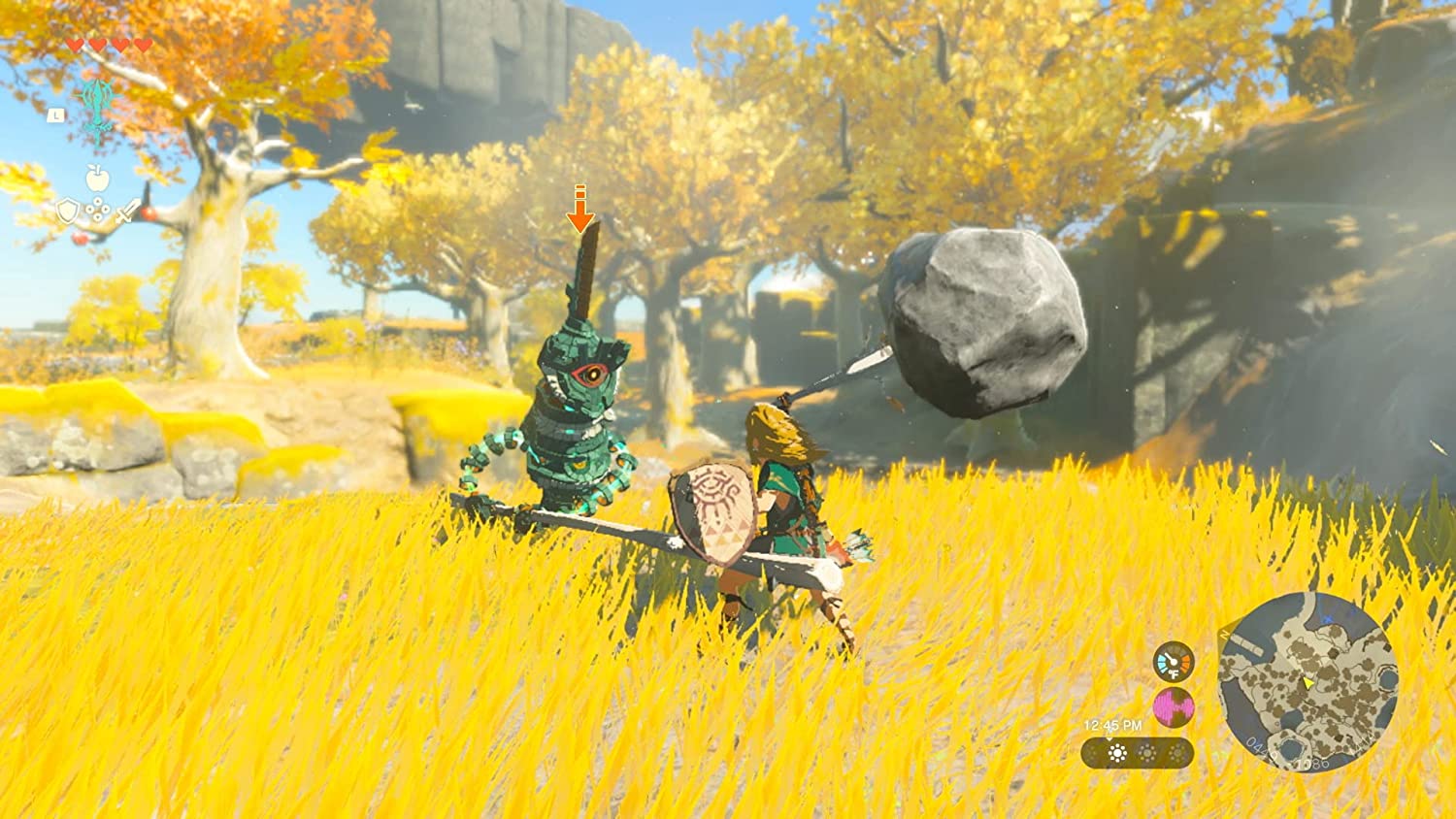Viewport: 1456px width, 819px height.
Task: Click the N compass marker on minimap
Action: click(1223, 634)
